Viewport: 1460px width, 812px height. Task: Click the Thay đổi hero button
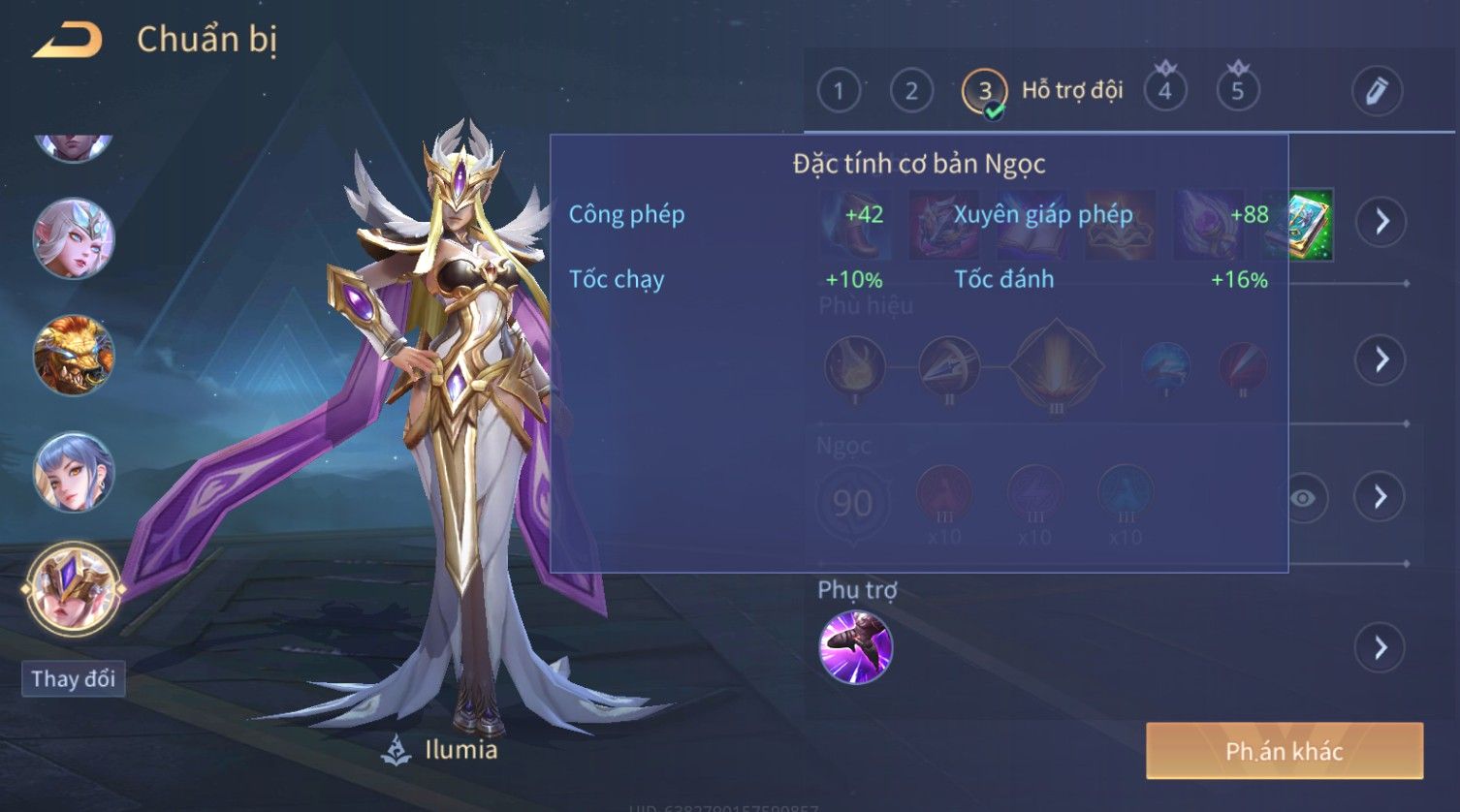(x=73, y=678)
